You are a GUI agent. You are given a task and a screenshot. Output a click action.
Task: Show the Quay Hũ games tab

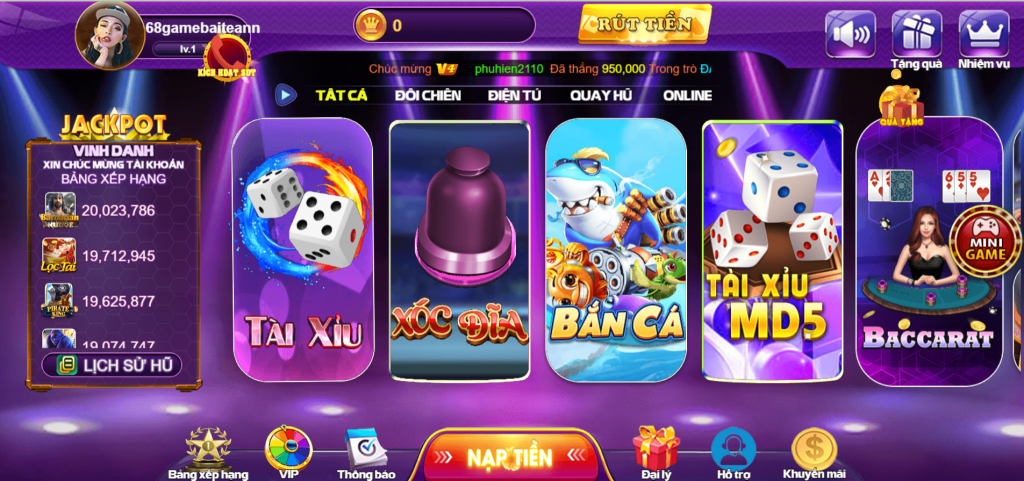point(599,95)
